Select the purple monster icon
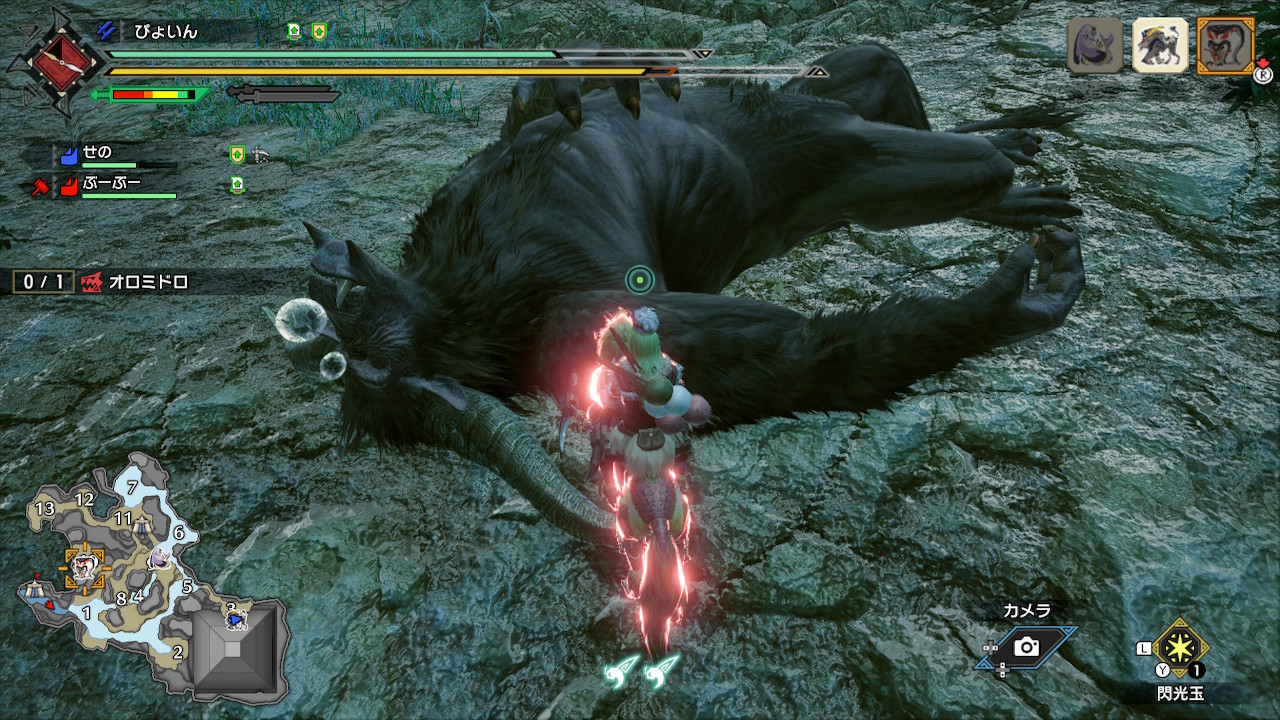Image resolution: width=1280 pixels, height=720 pixels. [1095, 46]
